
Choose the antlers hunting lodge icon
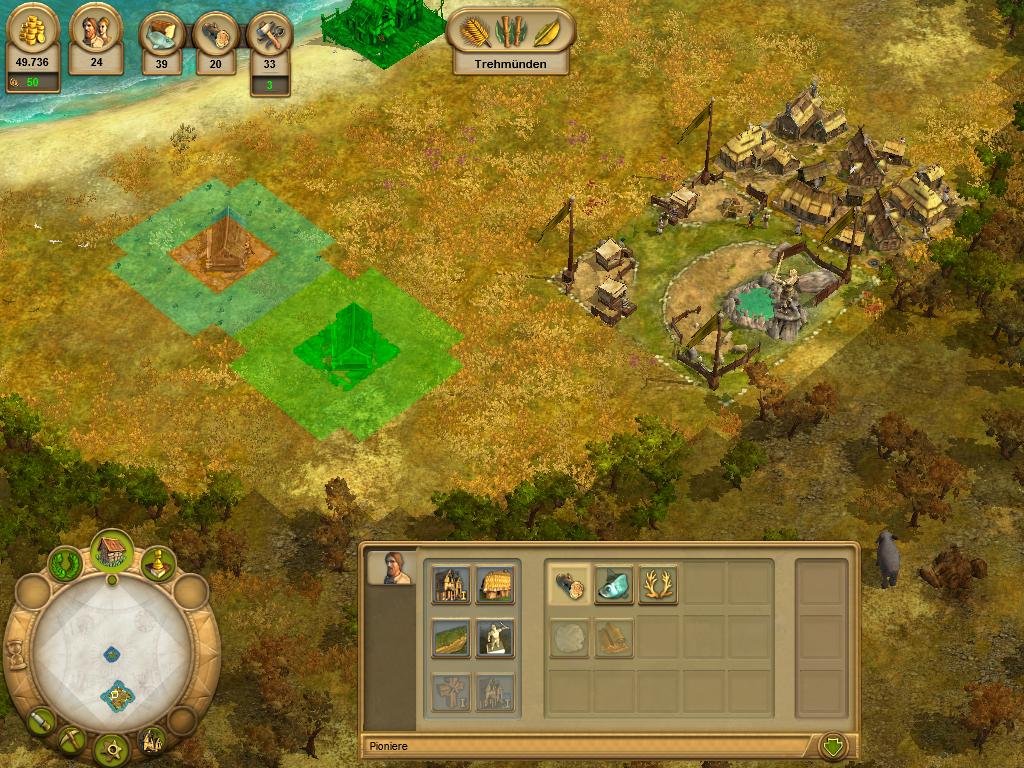click(x=658, y=585)
